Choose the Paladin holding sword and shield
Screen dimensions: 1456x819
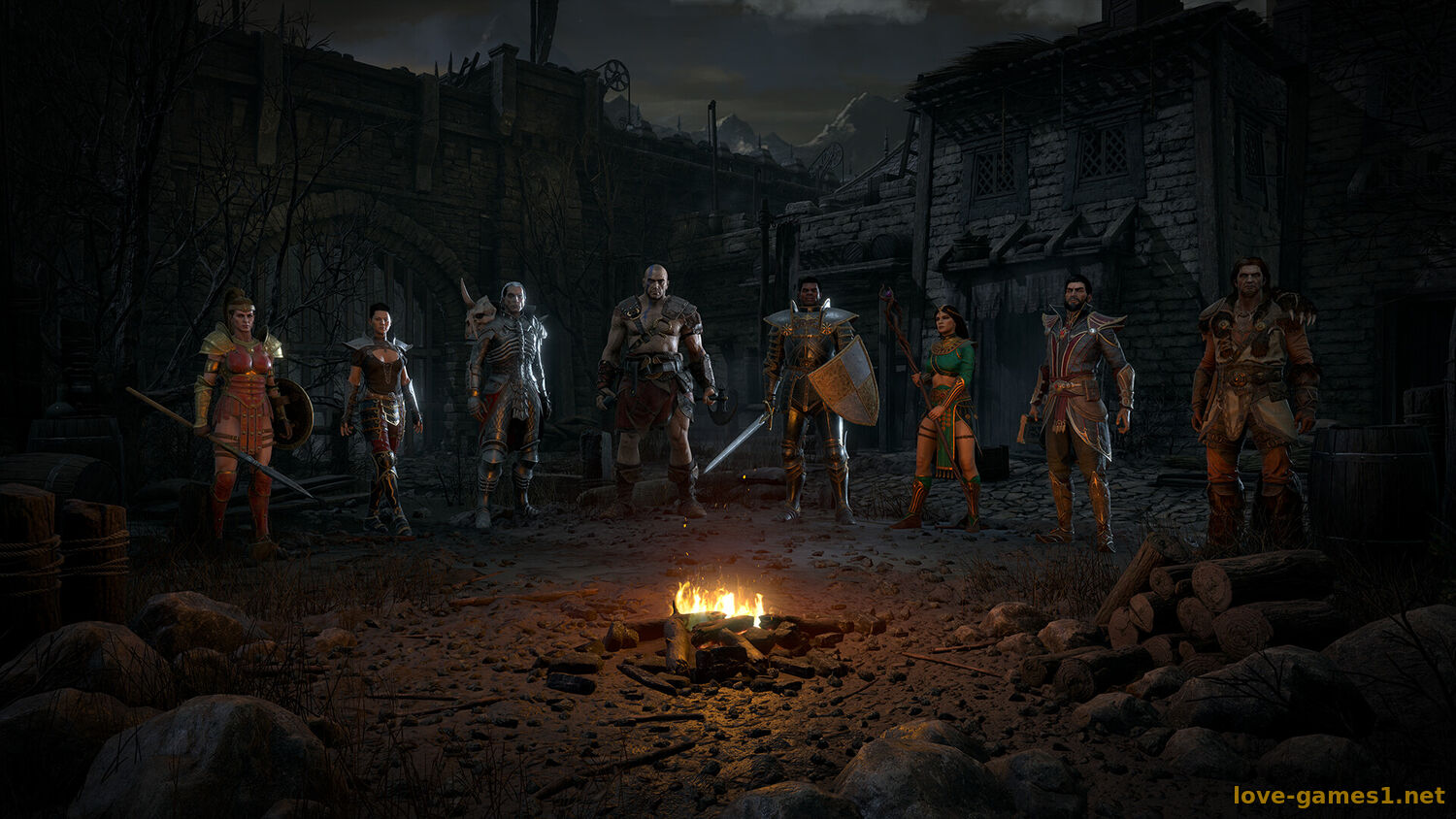(x=808, y=398)
